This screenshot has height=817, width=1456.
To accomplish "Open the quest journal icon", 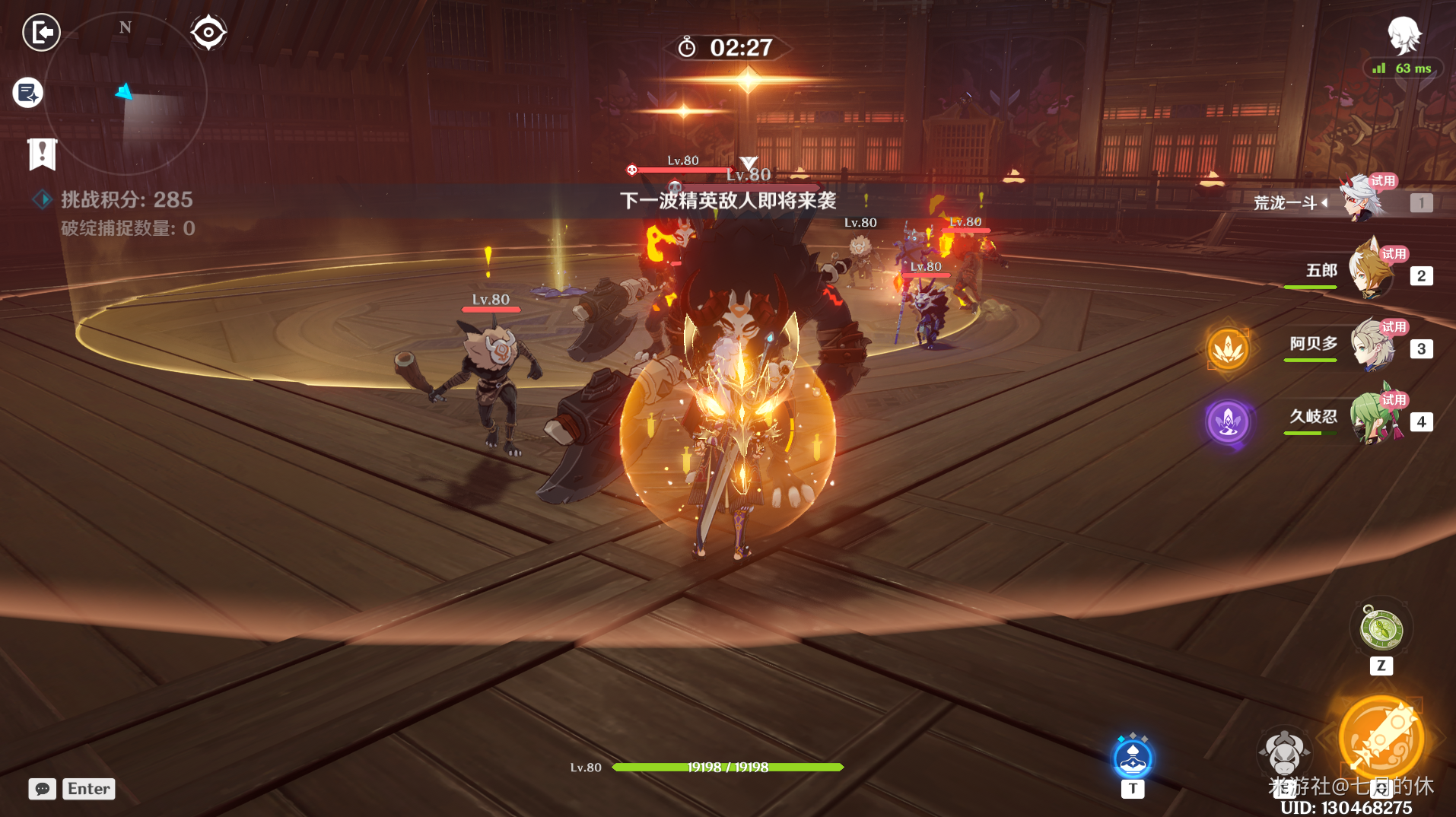I will point(28,93).
